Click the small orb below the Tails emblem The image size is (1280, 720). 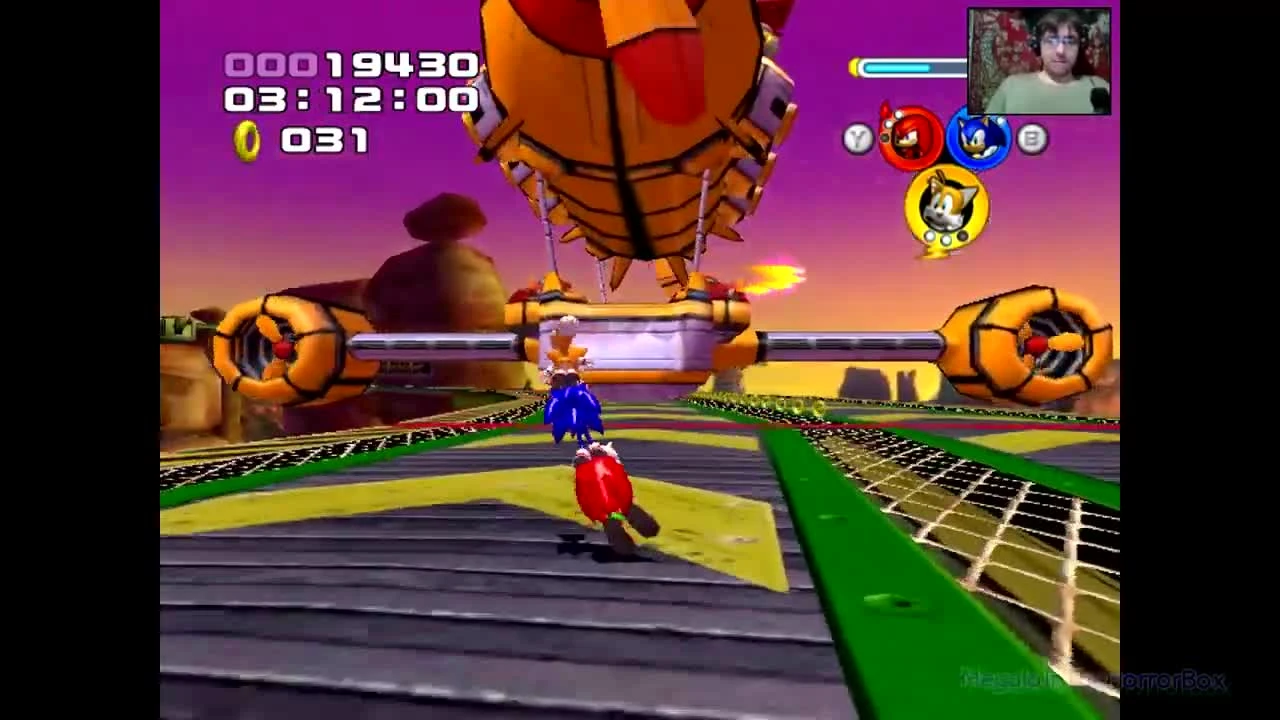point(945,238)
